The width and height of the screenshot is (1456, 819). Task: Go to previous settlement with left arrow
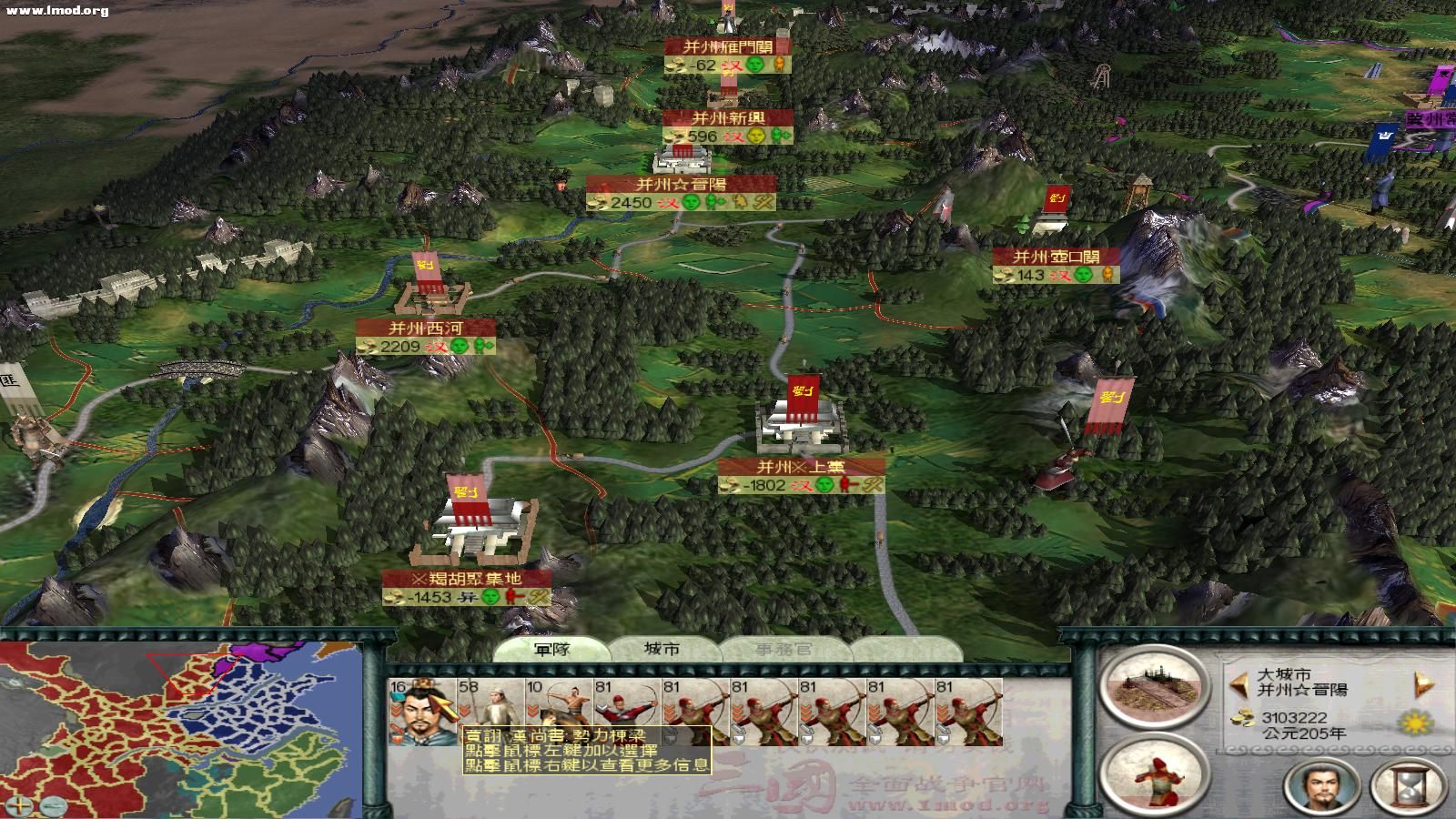click(x=1238, y=682)
